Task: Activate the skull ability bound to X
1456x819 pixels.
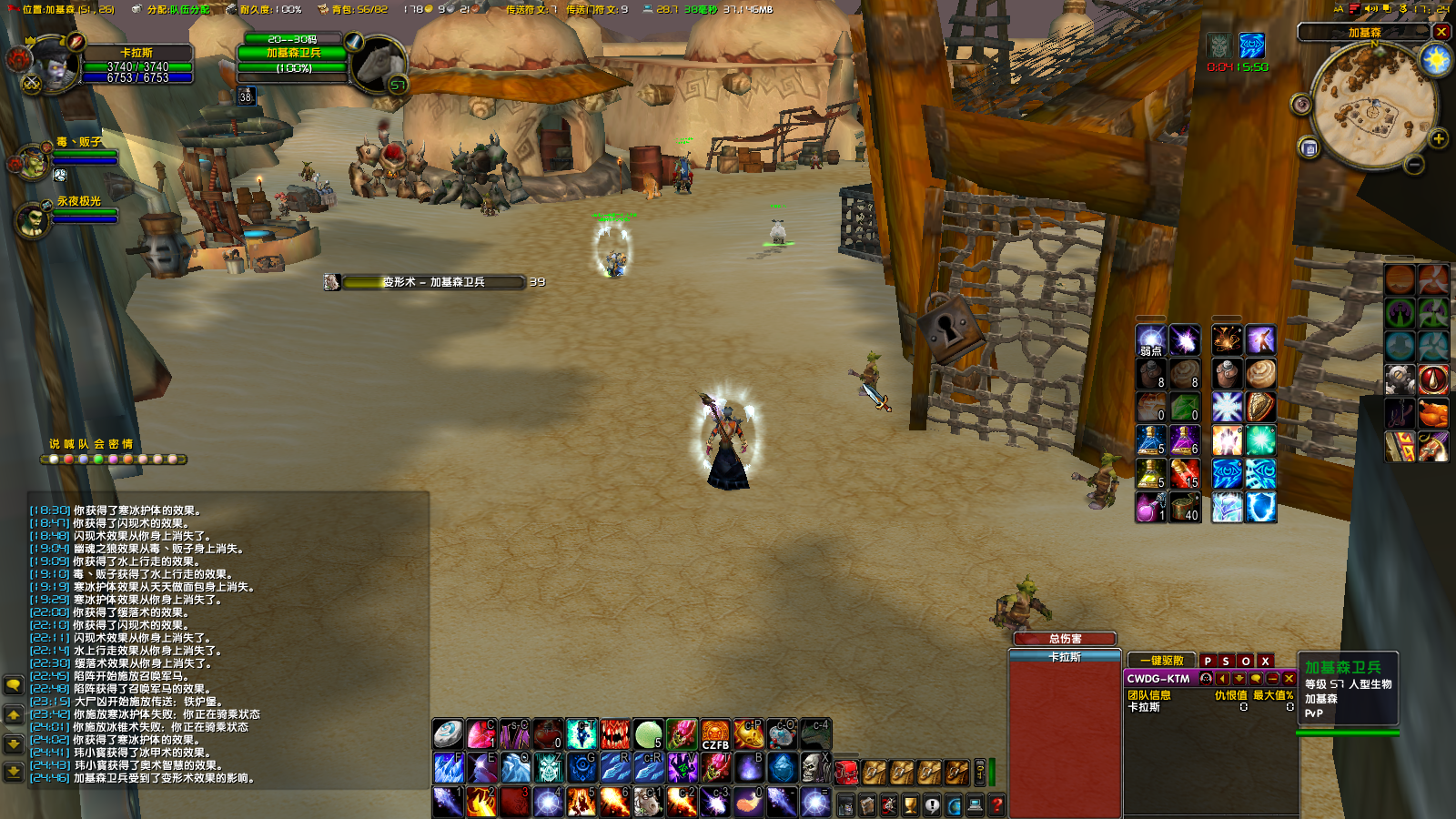Action: click(814, 767)
